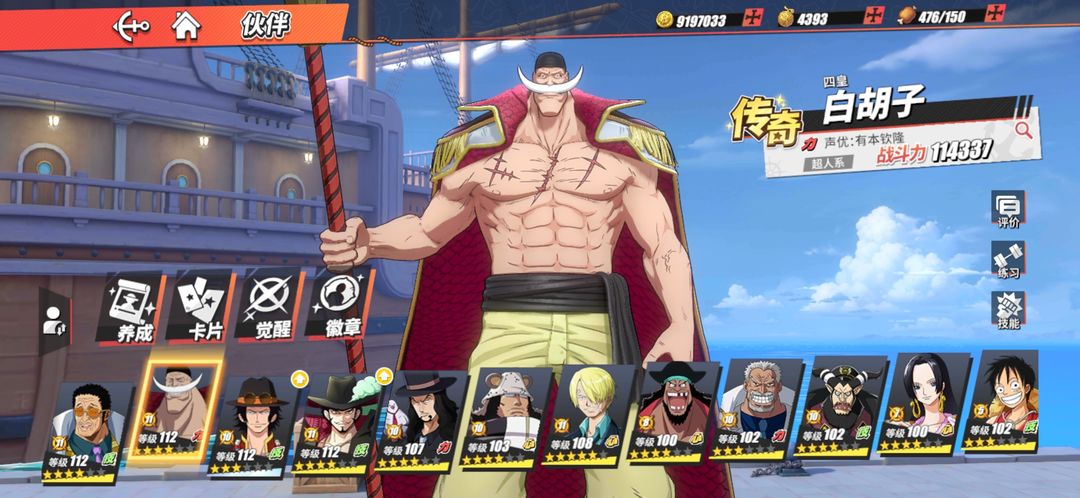Open the 徽章 badge menu
The image size is (1080, 498).
click(339, 305)
